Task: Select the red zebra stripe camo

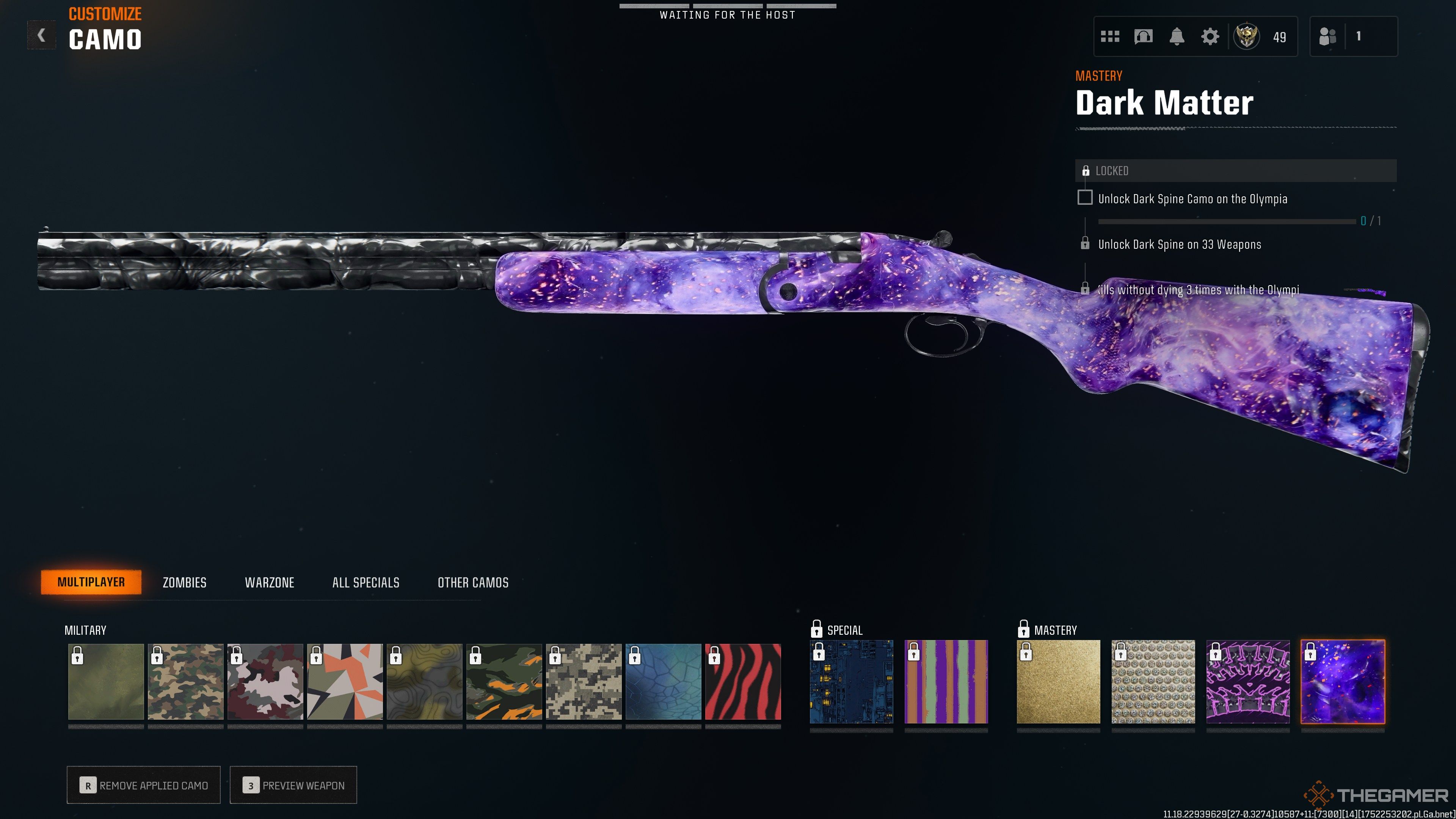Action: coord(743,682)
